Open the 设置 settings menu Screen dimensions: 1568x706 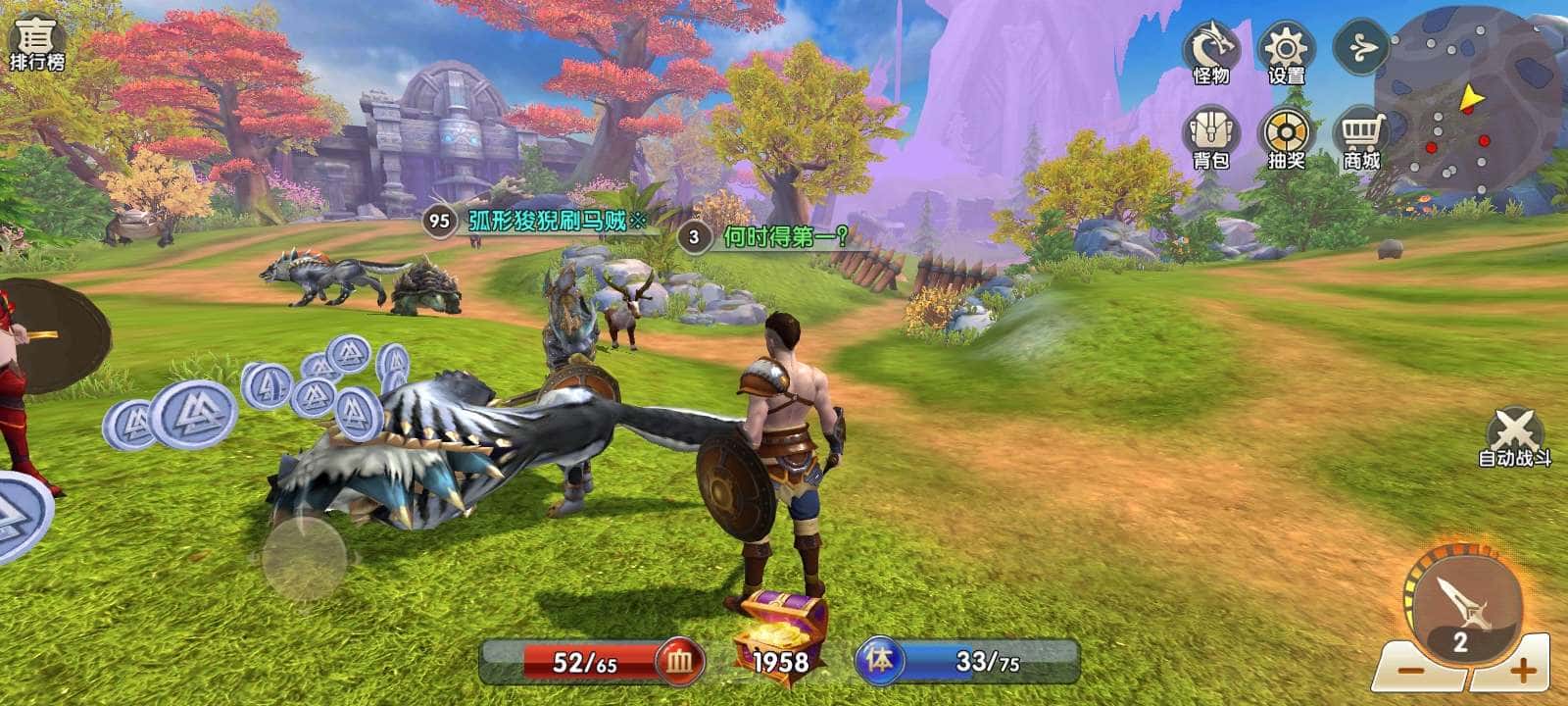(x=1287, y=52)
